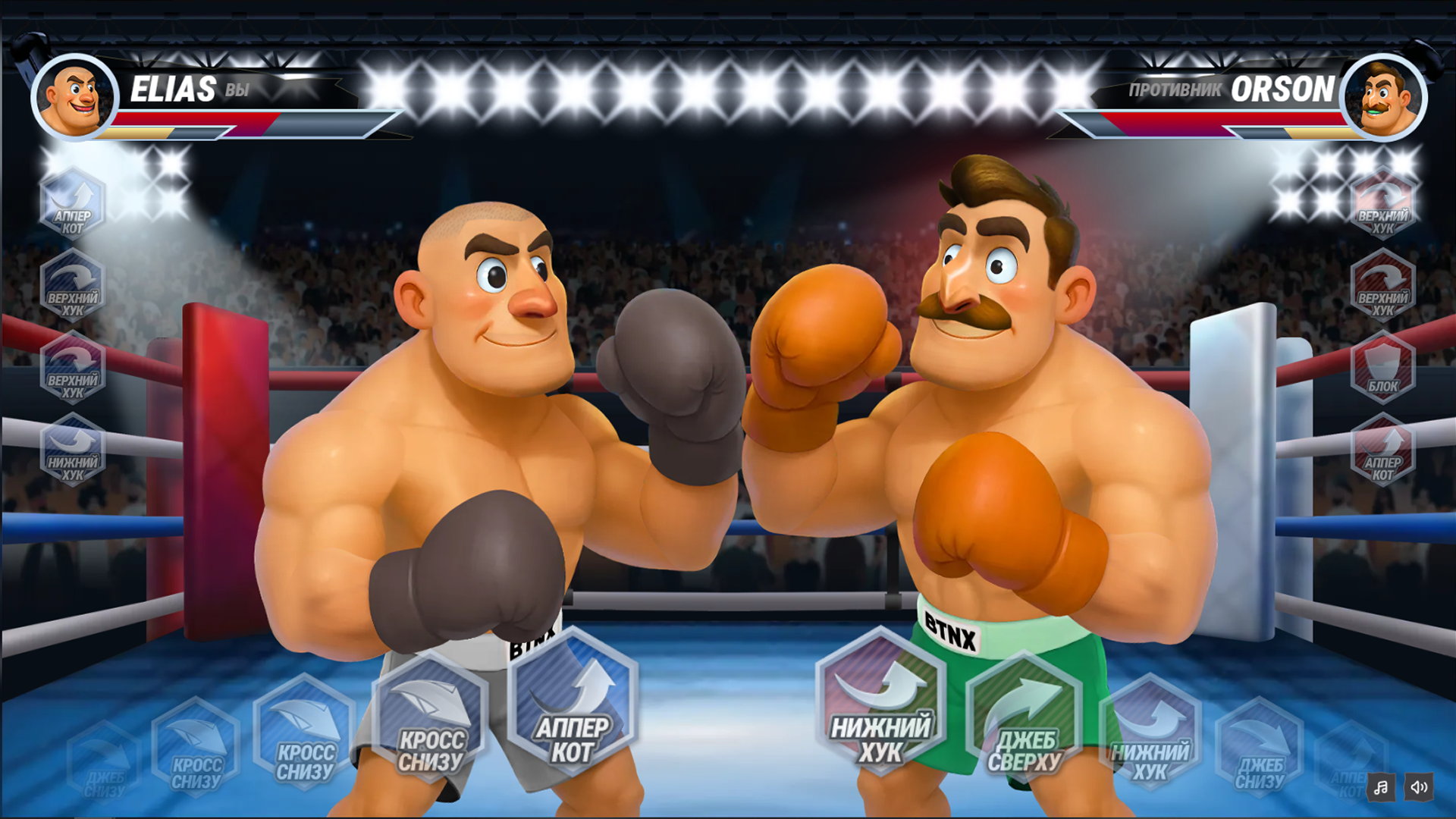Select the topmost АППЕРКОТ icon on the left sidebar

coord(72,205)
